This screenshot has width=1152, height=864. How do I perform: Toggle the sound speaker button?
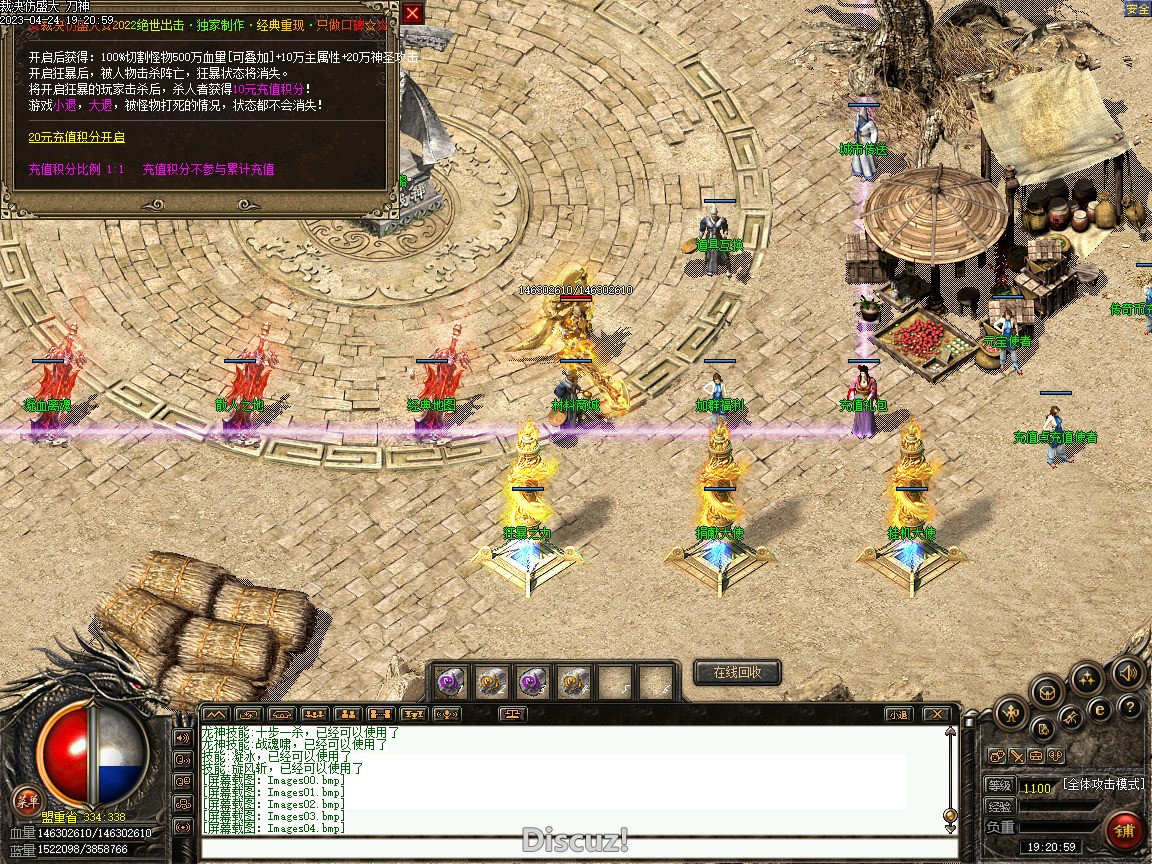pyautogui.click(x=1128, y=672)
